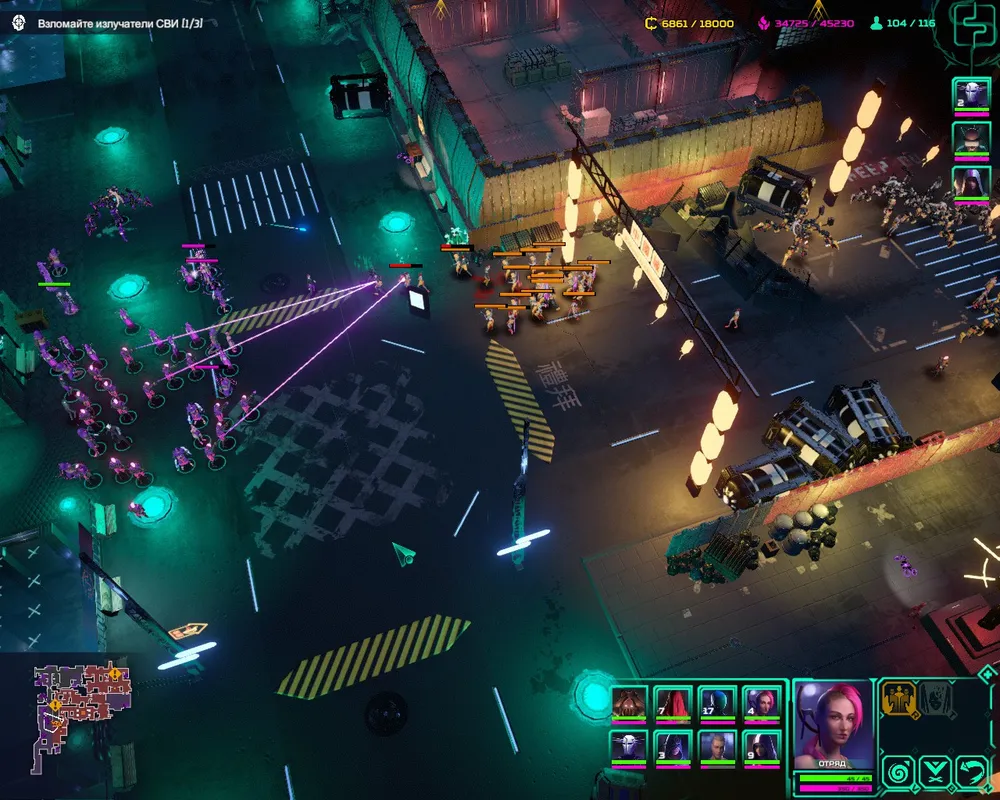This screenshot has height=800, width=1000.
Task: Select the hooded woman unit card showing 9
Action: (761, 748)
